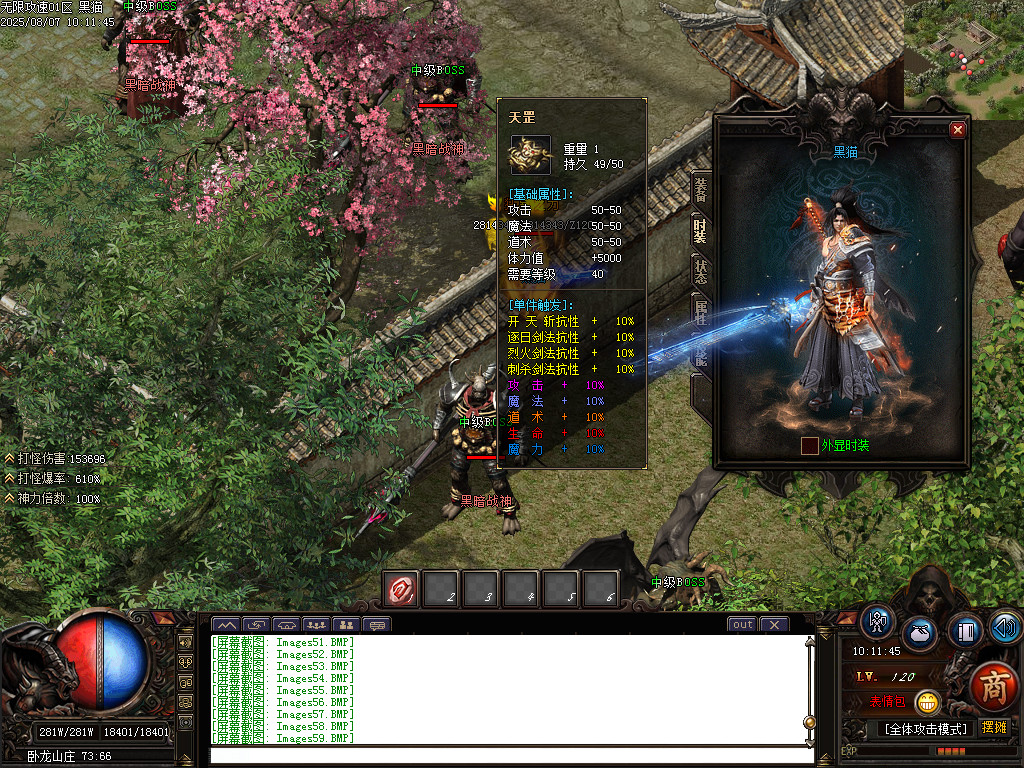Click the chat text input field
The image size is (1024, 768).
(x=505, y=755)
